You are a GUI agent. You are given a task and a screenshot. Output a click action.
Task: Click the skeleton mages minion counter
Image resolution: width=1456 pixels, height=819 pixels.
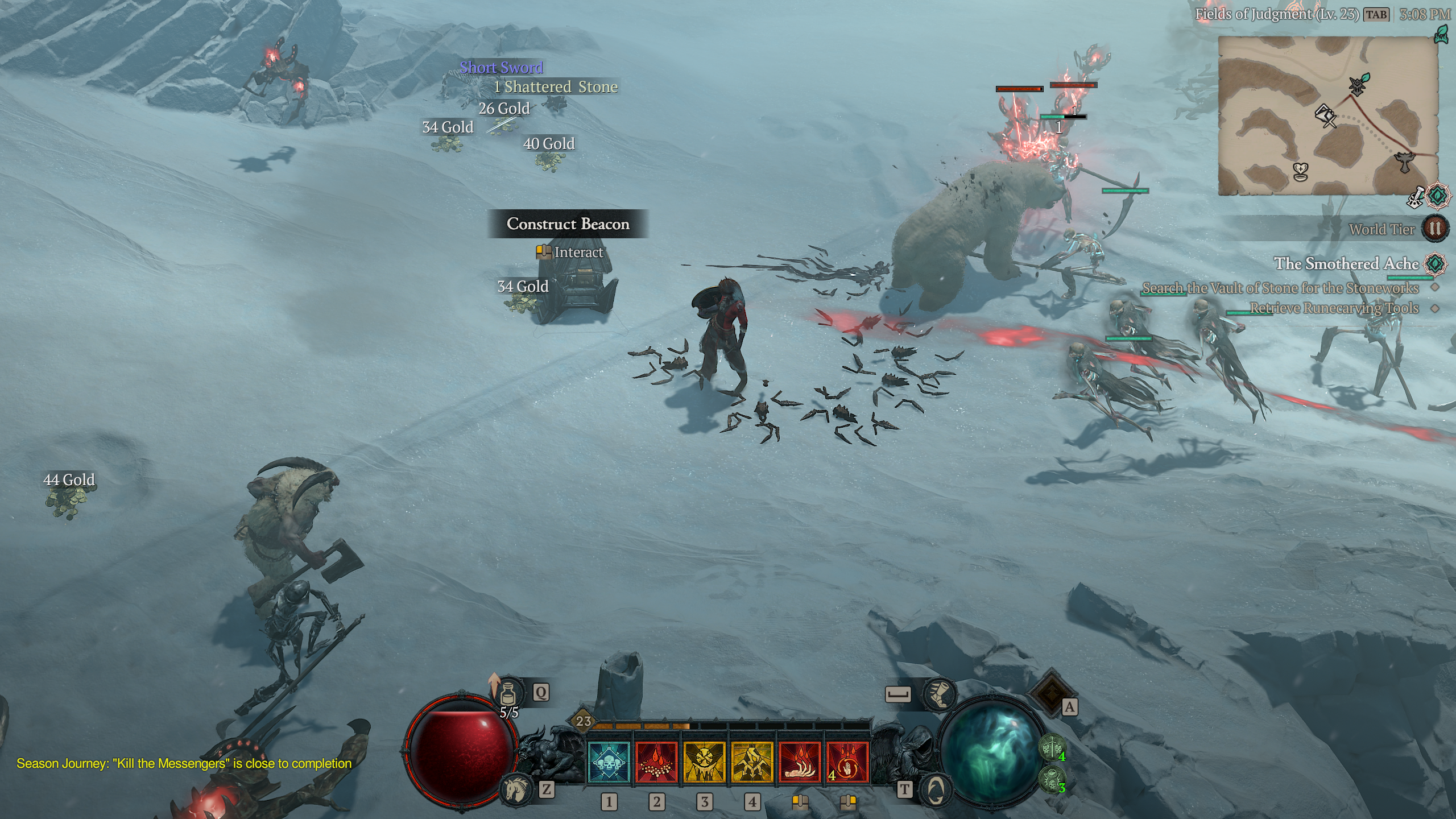pyautogui.click(x=1053, y=777)
